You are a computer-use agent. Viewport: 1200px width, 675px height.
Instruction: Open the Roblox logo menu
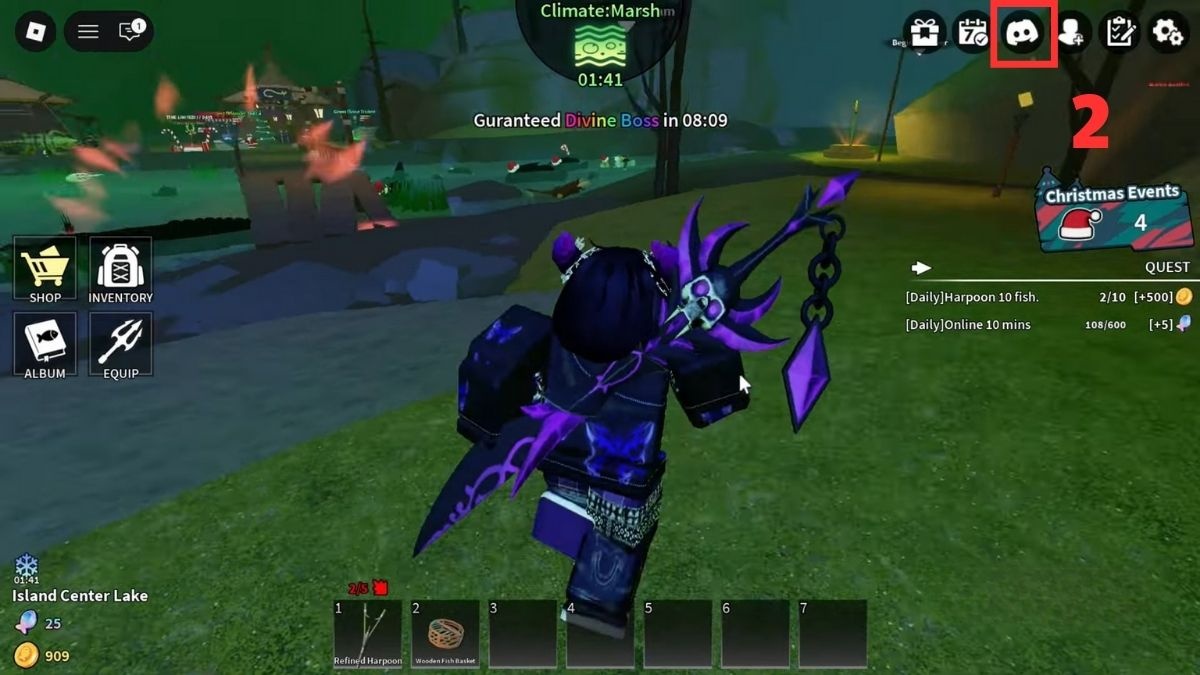tap(36, 32)
